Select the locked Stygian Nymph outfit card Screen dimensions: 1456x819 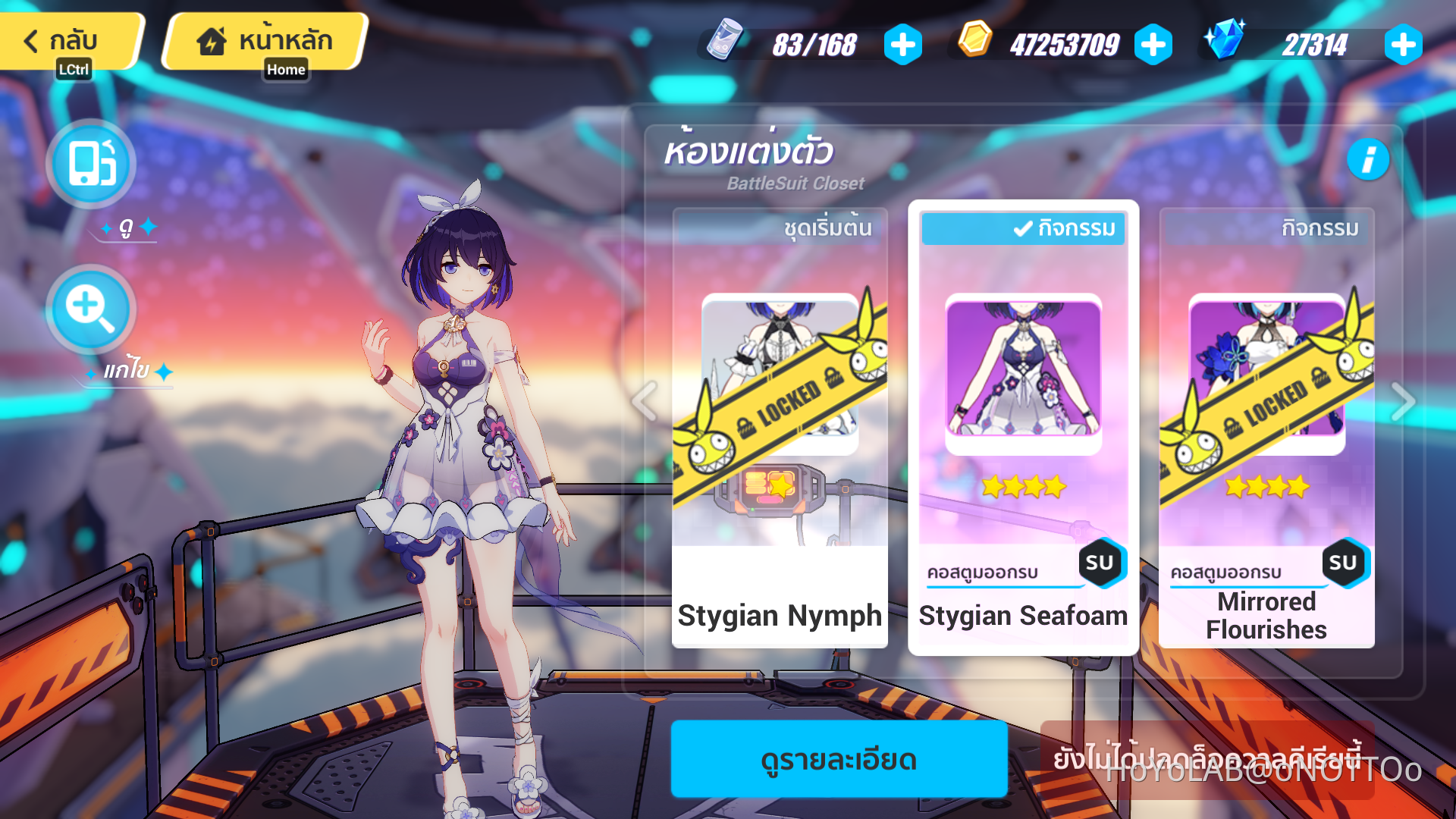pos(780,425)
